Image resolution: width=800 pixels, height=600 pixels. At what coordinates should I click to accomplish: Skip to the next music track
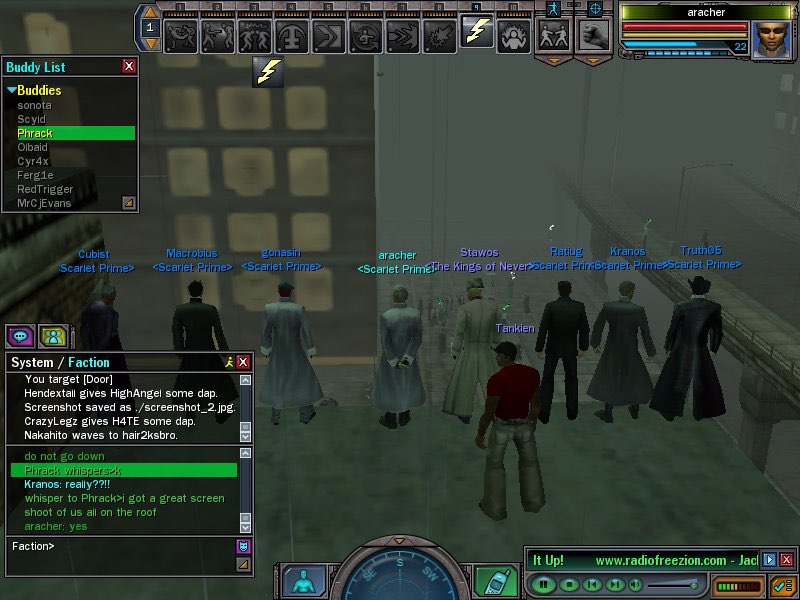616,584
